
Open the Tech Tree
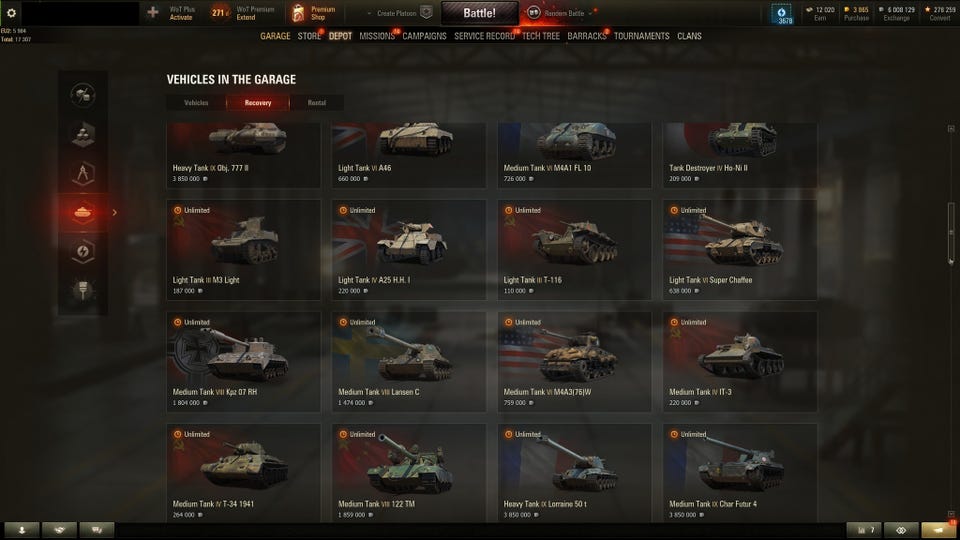point(541,36)
